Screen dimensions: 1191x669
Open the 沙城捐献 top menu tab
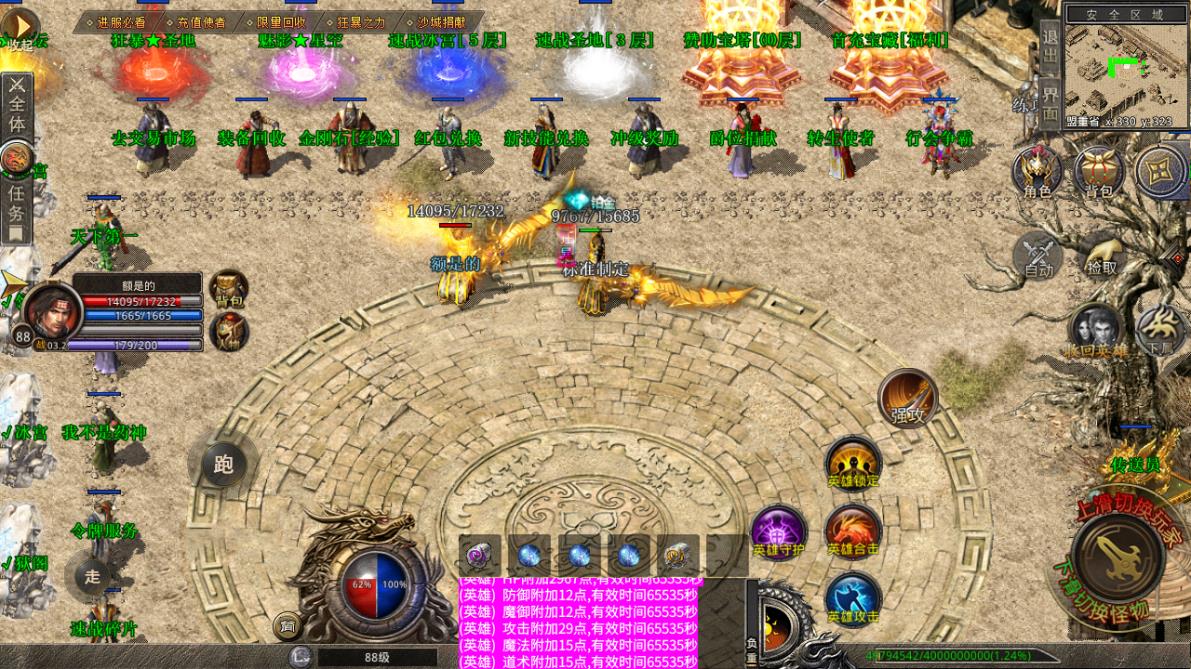pos(440,21)
